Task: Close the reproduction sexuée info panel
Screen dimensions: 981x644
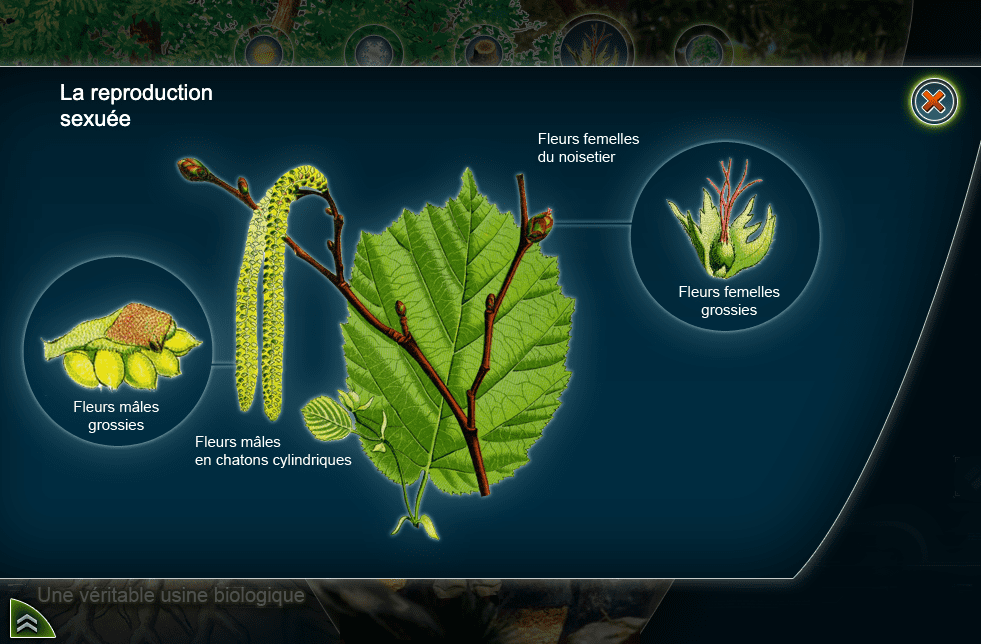Action: click(x=933, y=101)
